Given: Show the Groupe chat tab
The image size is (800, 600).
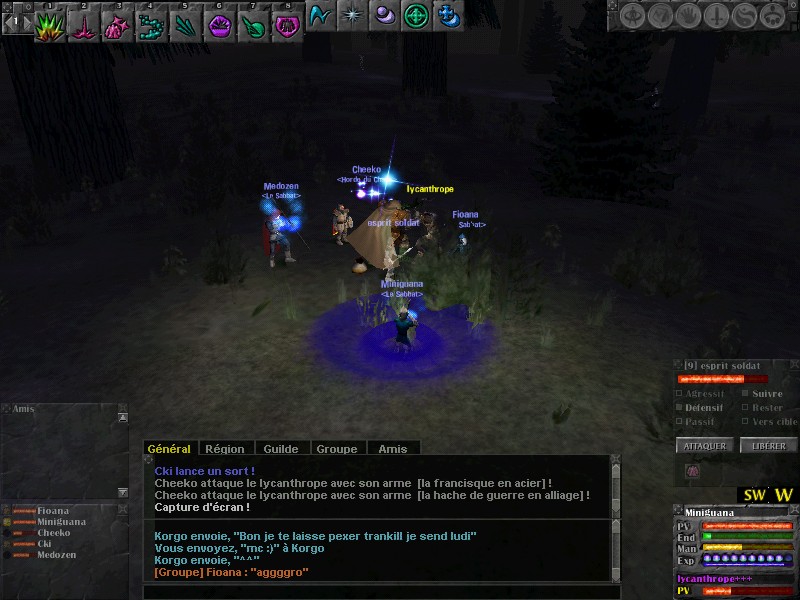Looking at the screenshot, I should pos(337,449).
